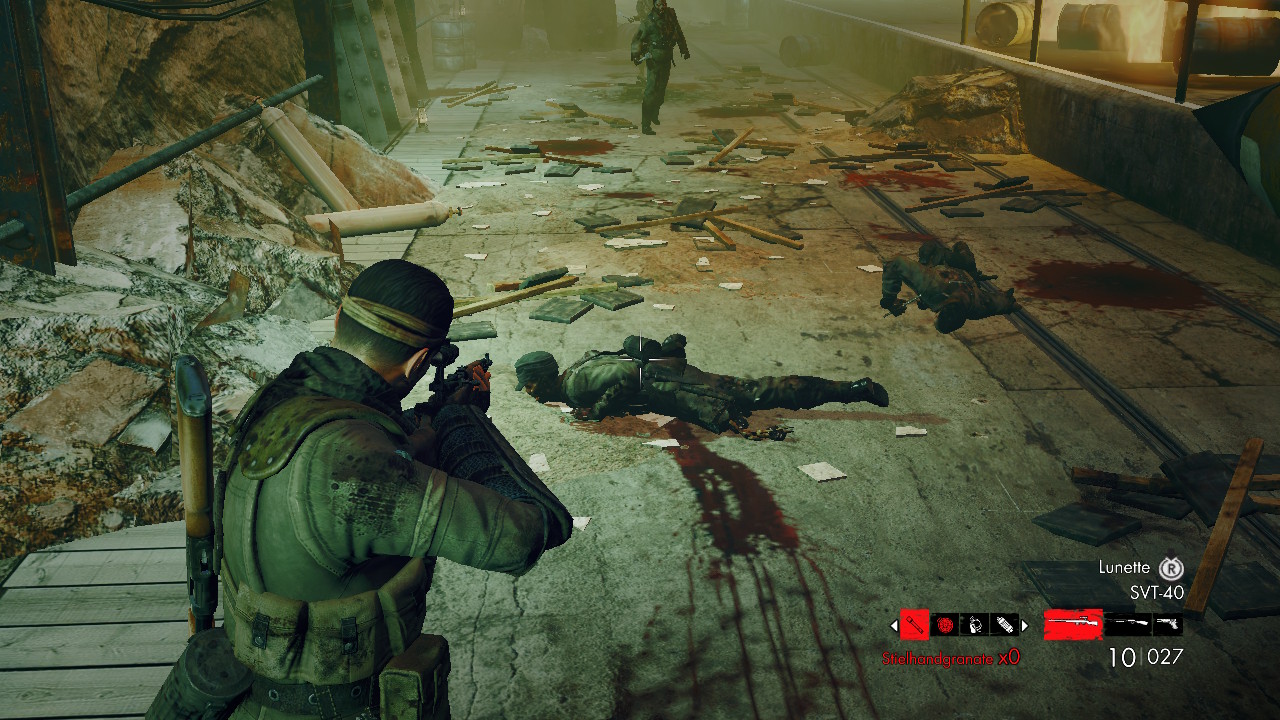Click the left arrow of item selector

coord(894,626)
